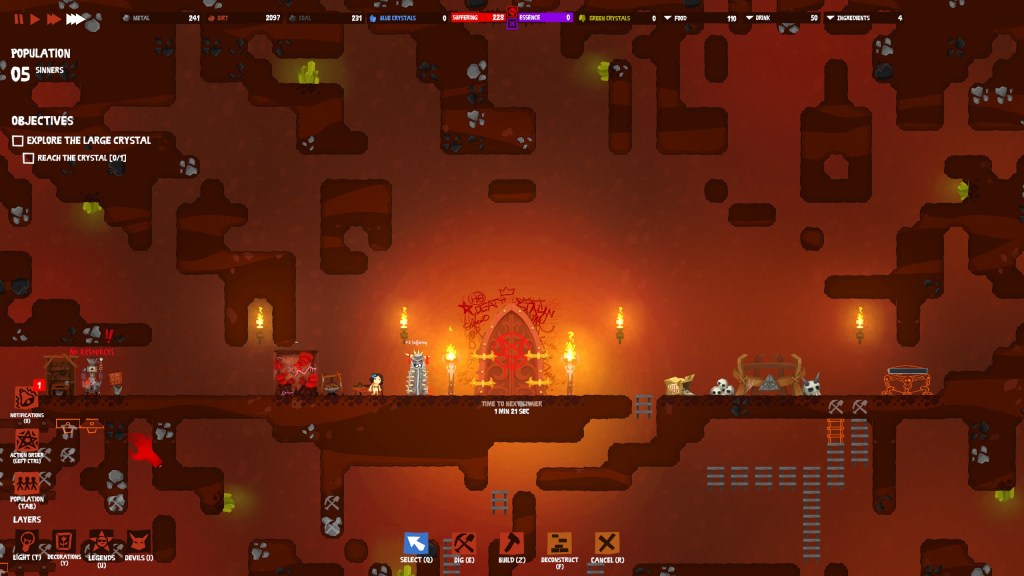The width and height of the screenshot is (1024, 576).
Task: Set the fastest triple-arrow speed
Action: pyautogui.click(x=76, y=18)
